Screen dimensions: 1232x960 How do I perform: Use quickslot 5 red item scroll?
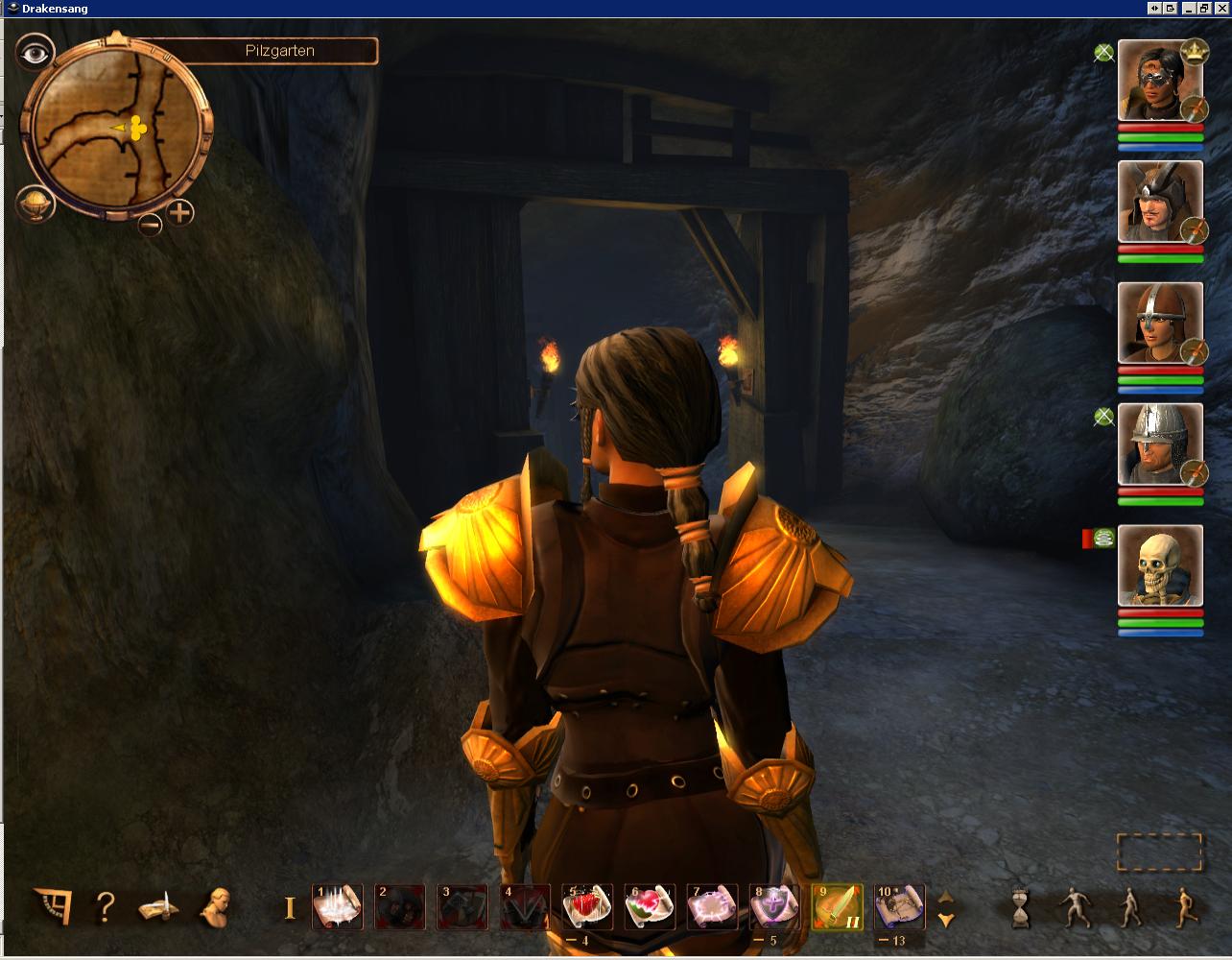tap(587, 907)
